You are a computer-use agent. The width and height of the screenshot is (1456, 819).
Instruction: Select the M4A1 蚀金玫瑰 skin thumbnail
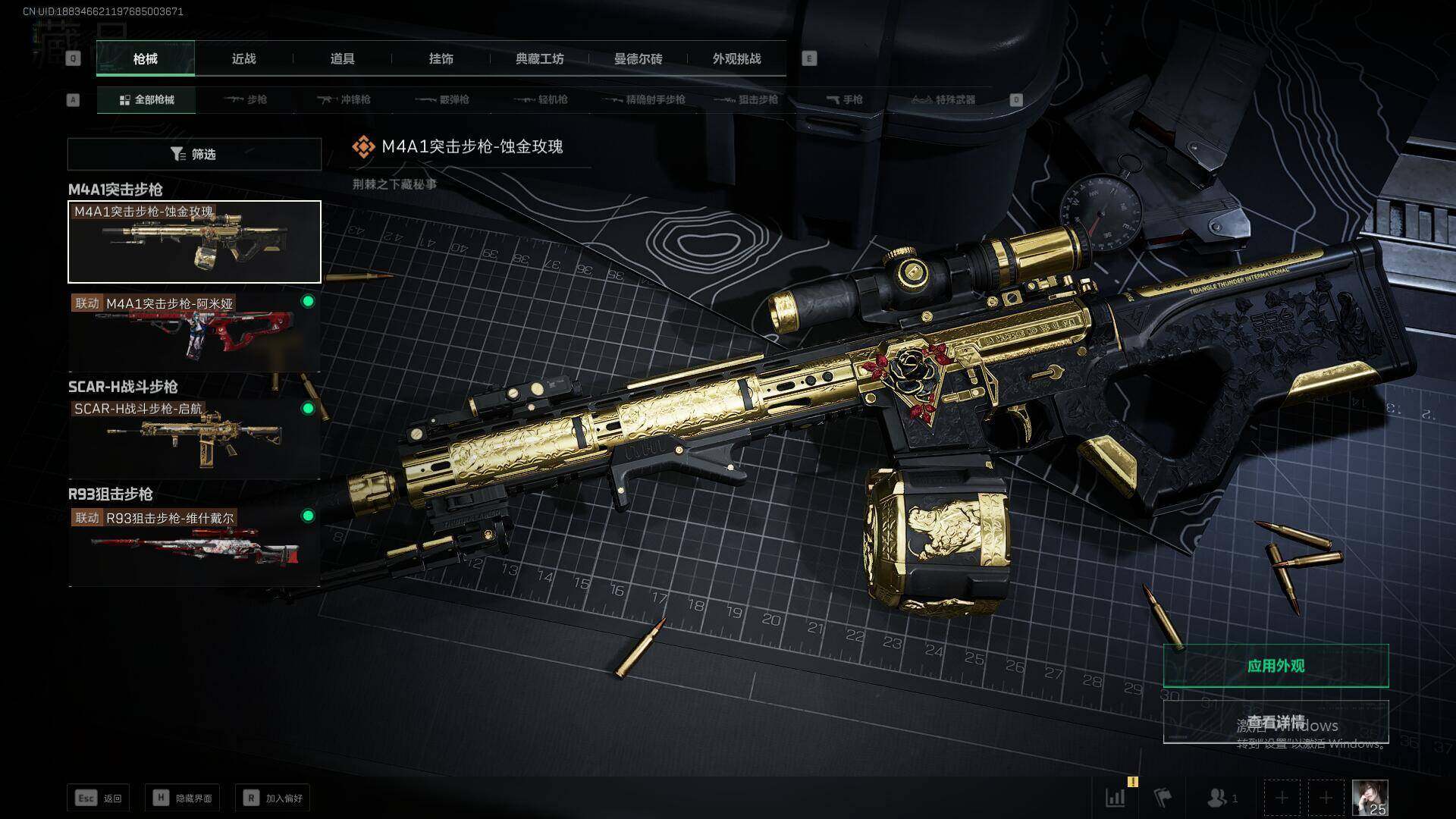(194, 242)
